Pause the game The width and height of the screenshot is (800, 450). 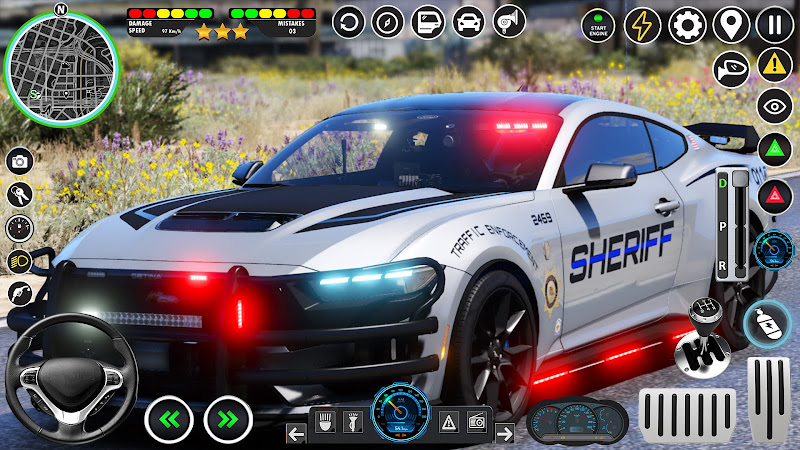pos(774,24)
